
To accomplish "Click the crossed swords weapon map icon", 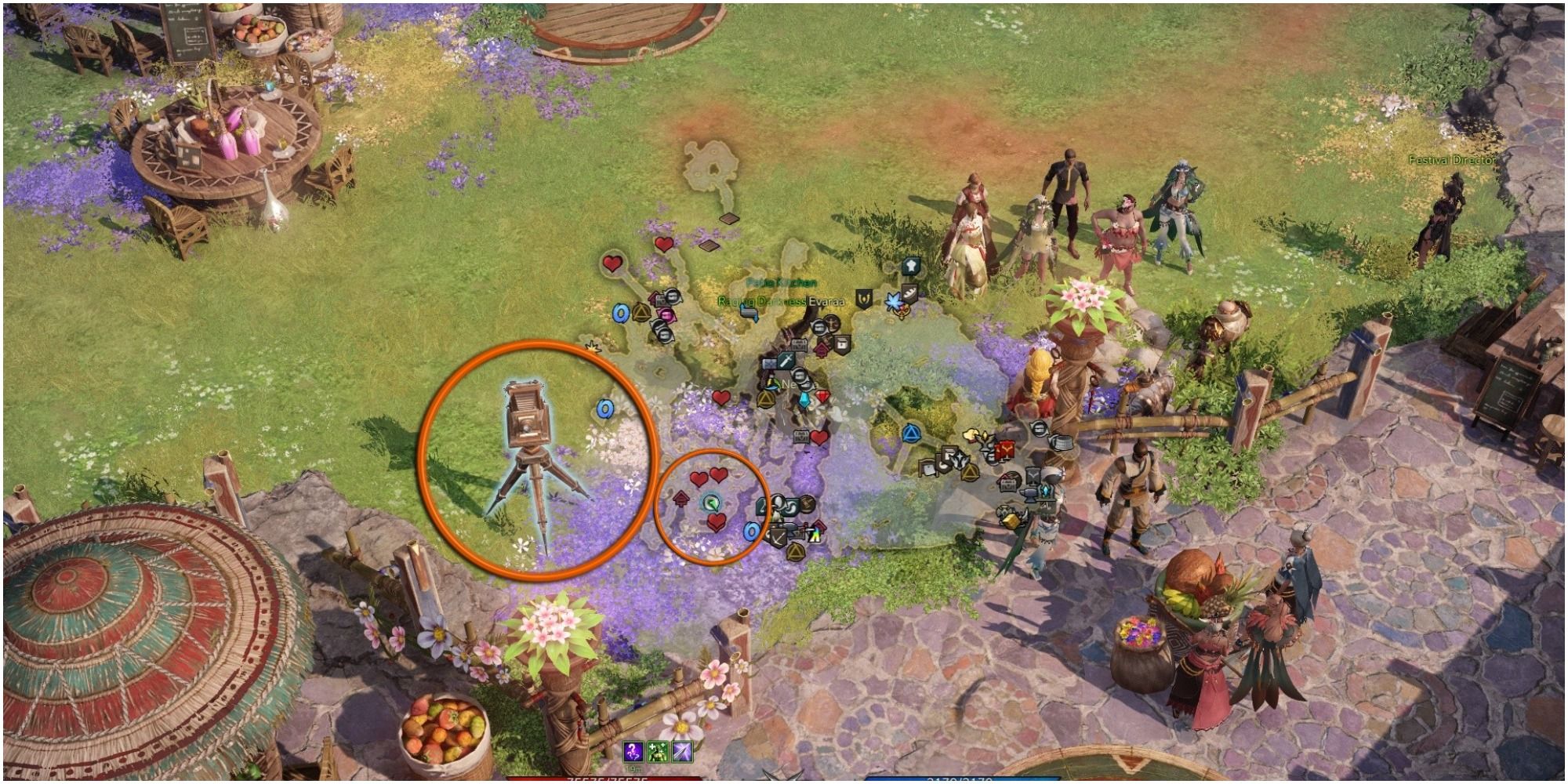I will point(786,361).
